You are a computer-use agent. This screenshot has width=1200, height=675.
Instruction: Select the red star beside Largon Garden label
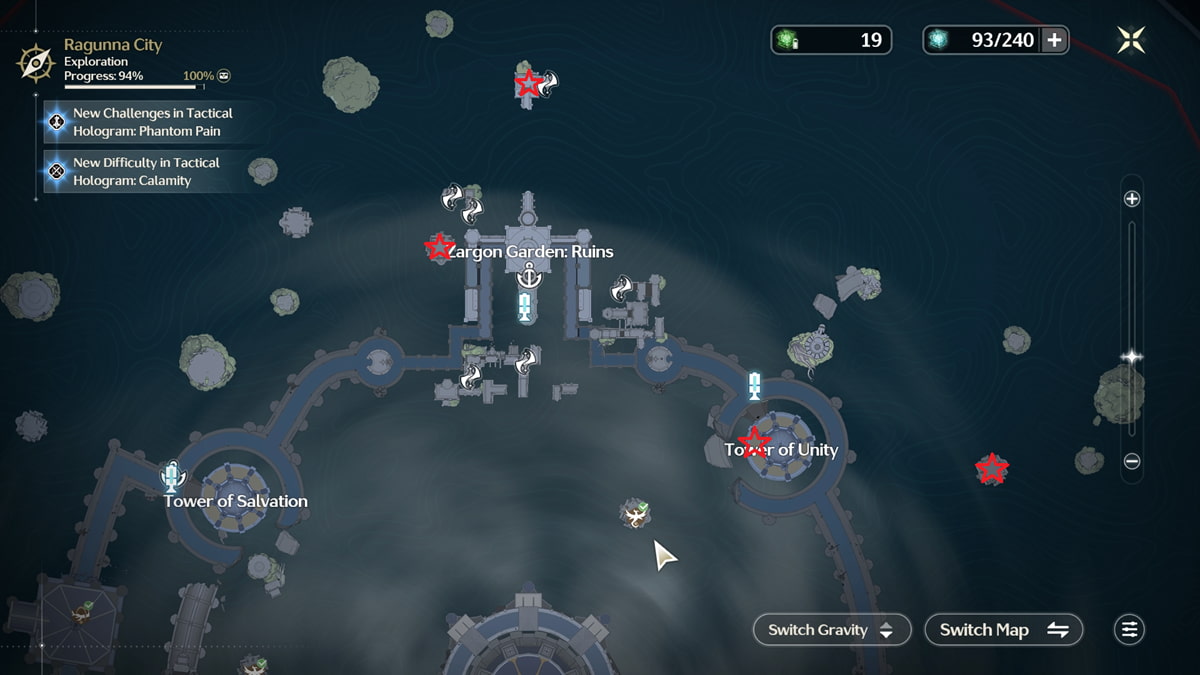[438, 247]
